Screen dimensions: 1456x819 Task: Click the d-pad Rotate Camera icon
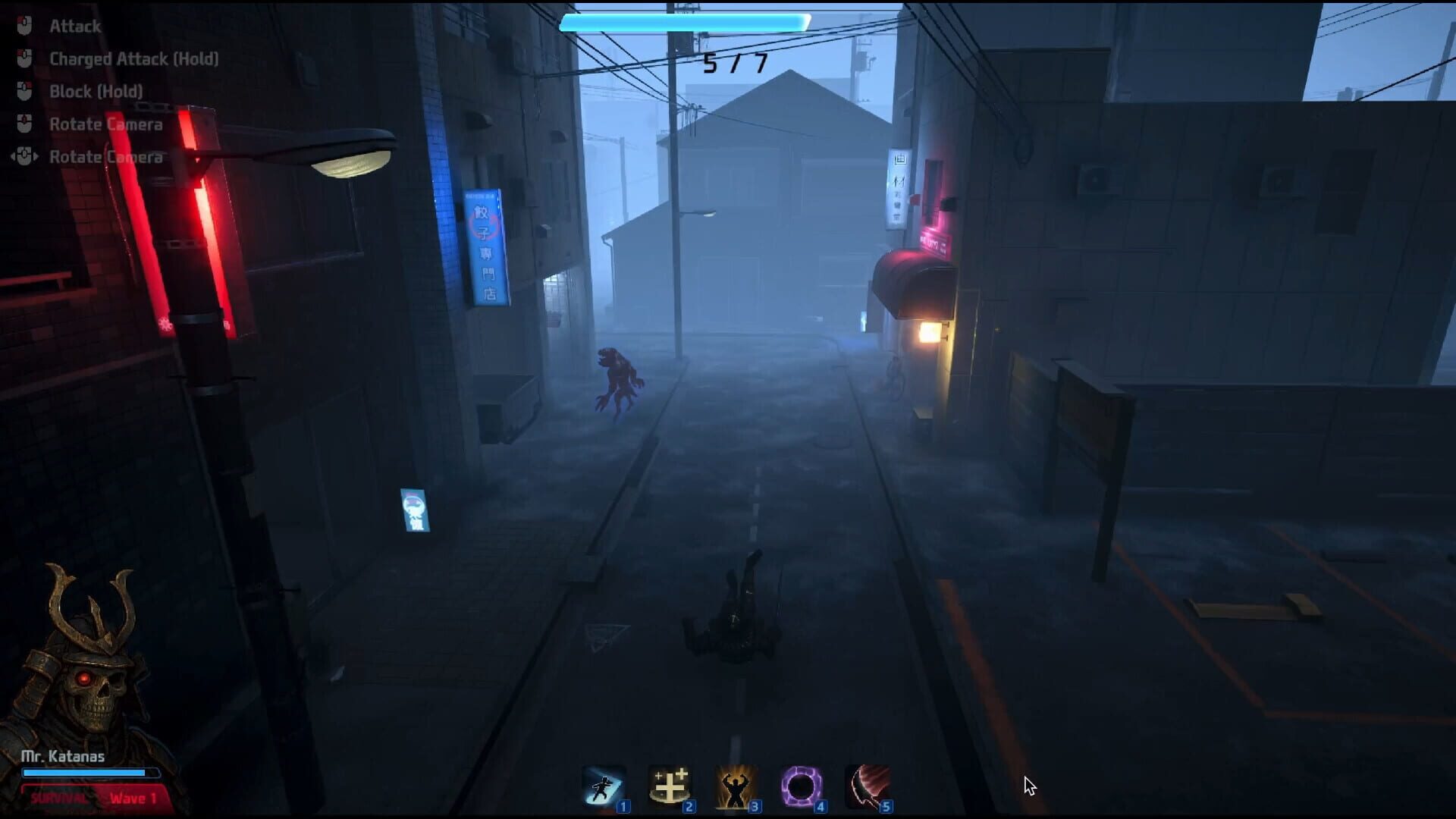[x=24, y=156]
